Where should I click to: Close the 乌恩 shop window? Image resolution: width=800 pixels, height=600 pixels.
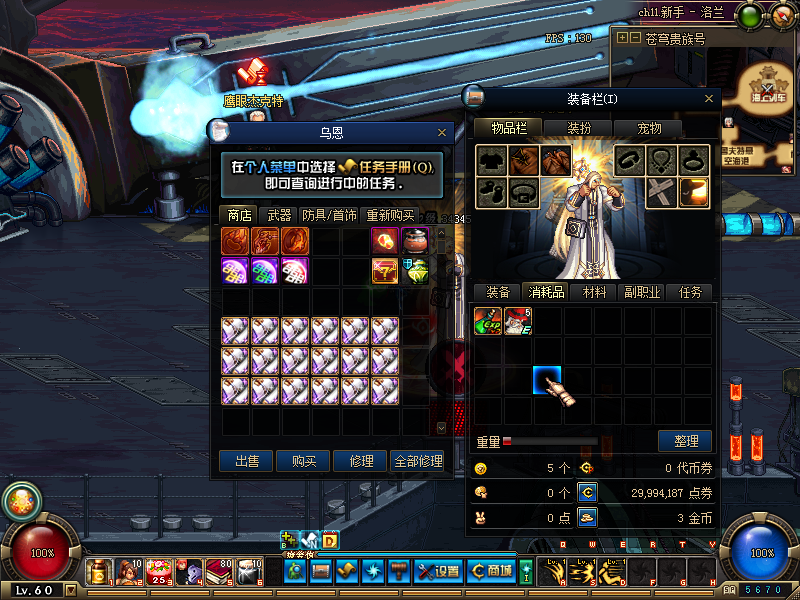coord(442,132)
